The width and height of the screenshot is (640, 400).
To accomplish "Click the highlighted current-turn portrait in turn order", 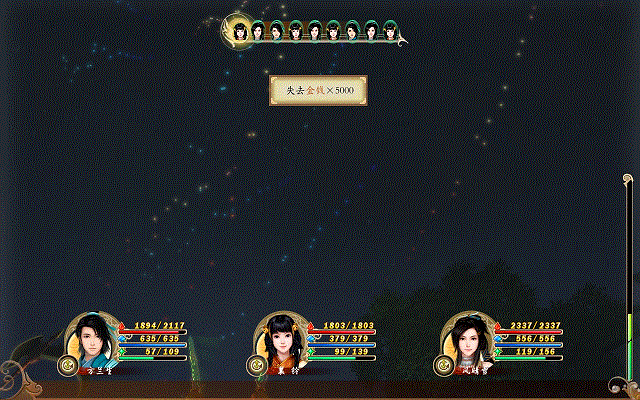I will pos(240,30).
